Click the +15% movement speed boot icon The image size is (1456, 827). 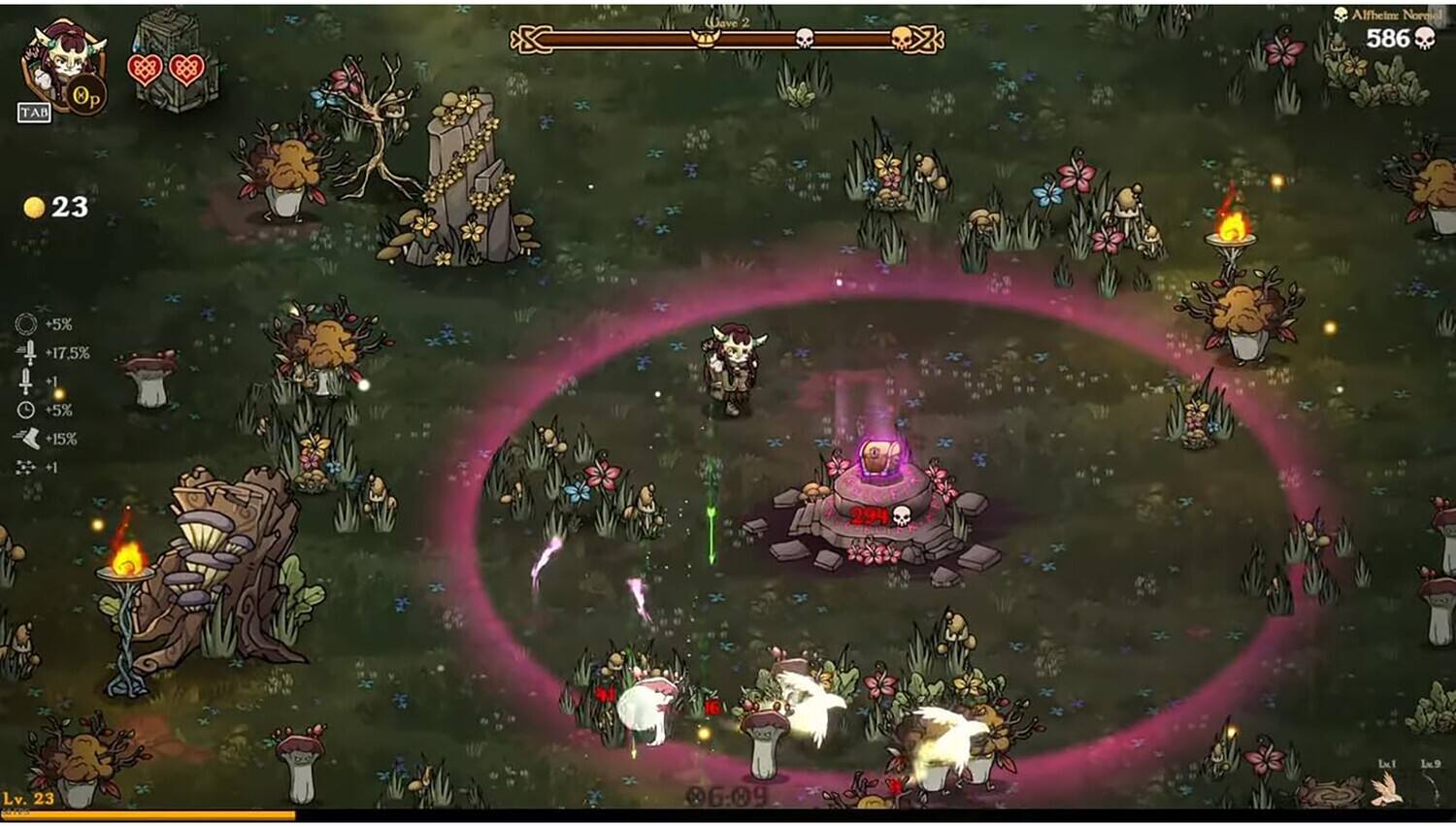[29, 438]
